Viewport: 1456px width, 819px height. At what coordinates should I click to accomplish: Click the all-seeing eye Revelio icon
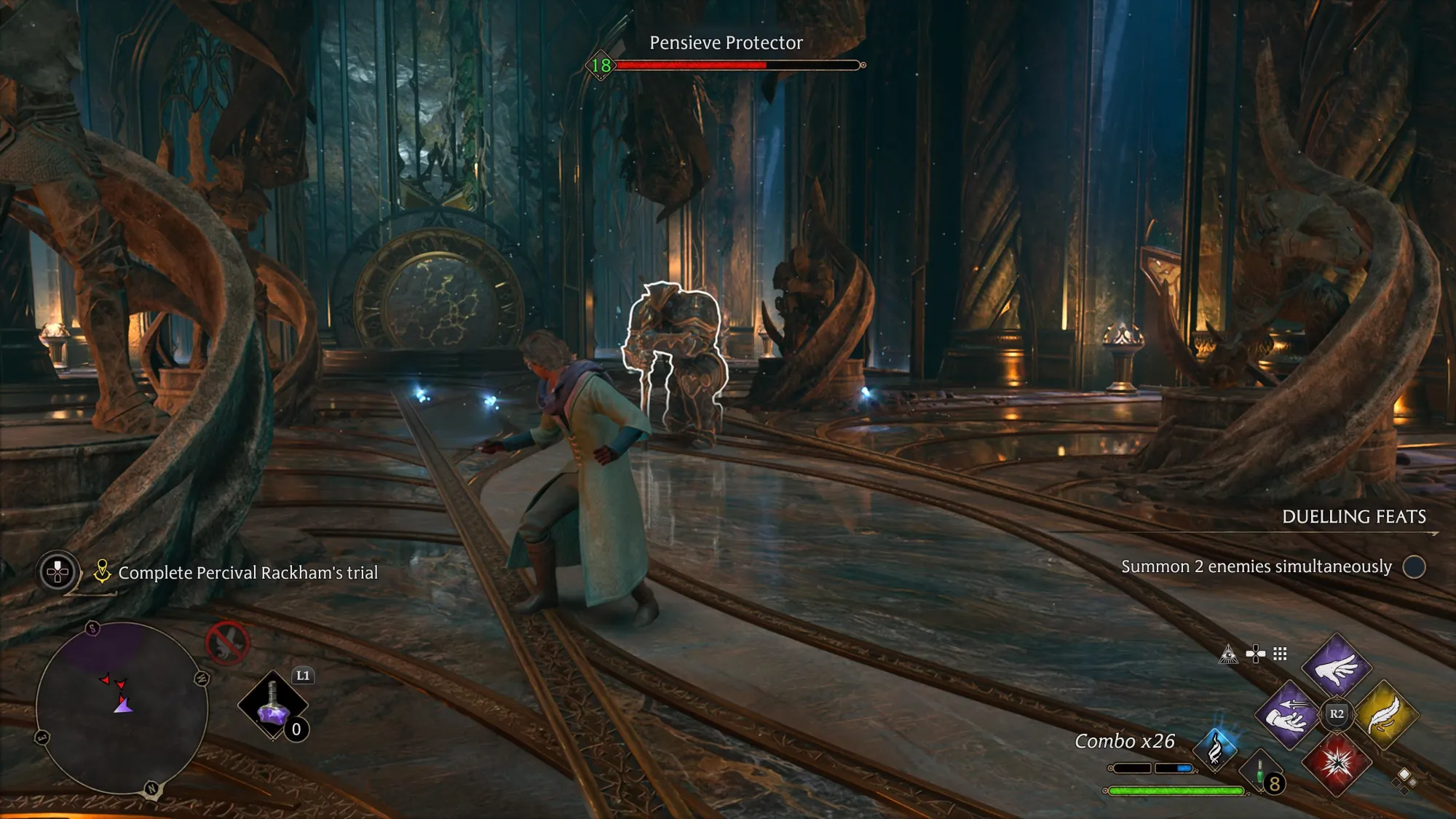(1228, 654)
